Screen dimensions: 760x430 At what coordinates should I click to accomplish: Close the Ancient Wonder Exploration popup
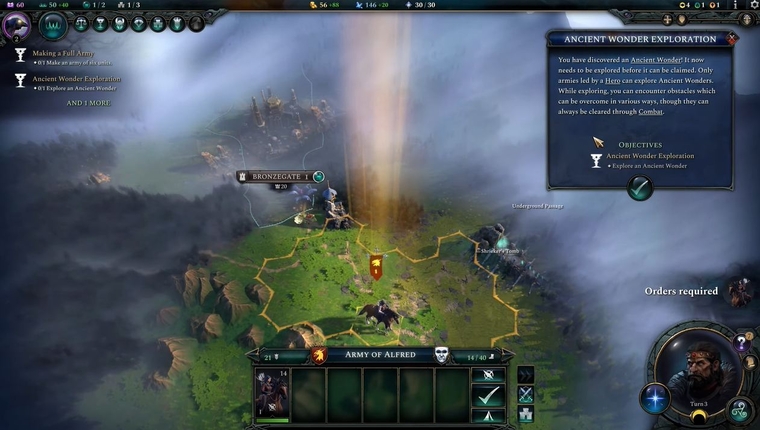pos(732,38)
